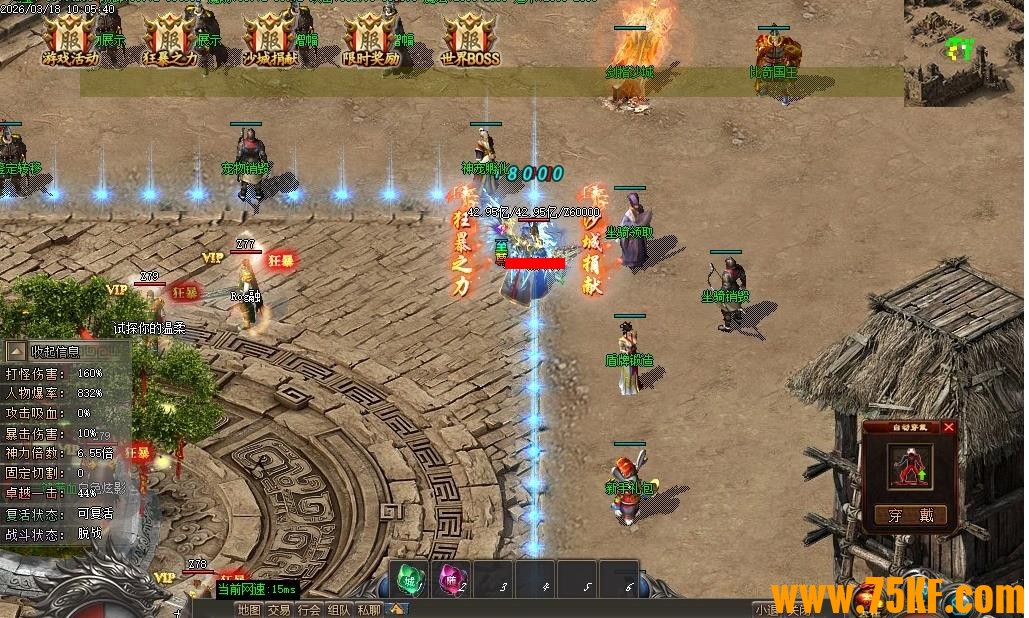
Task: Click the 穿戴 equip button
Action: (x=910, y=515)
